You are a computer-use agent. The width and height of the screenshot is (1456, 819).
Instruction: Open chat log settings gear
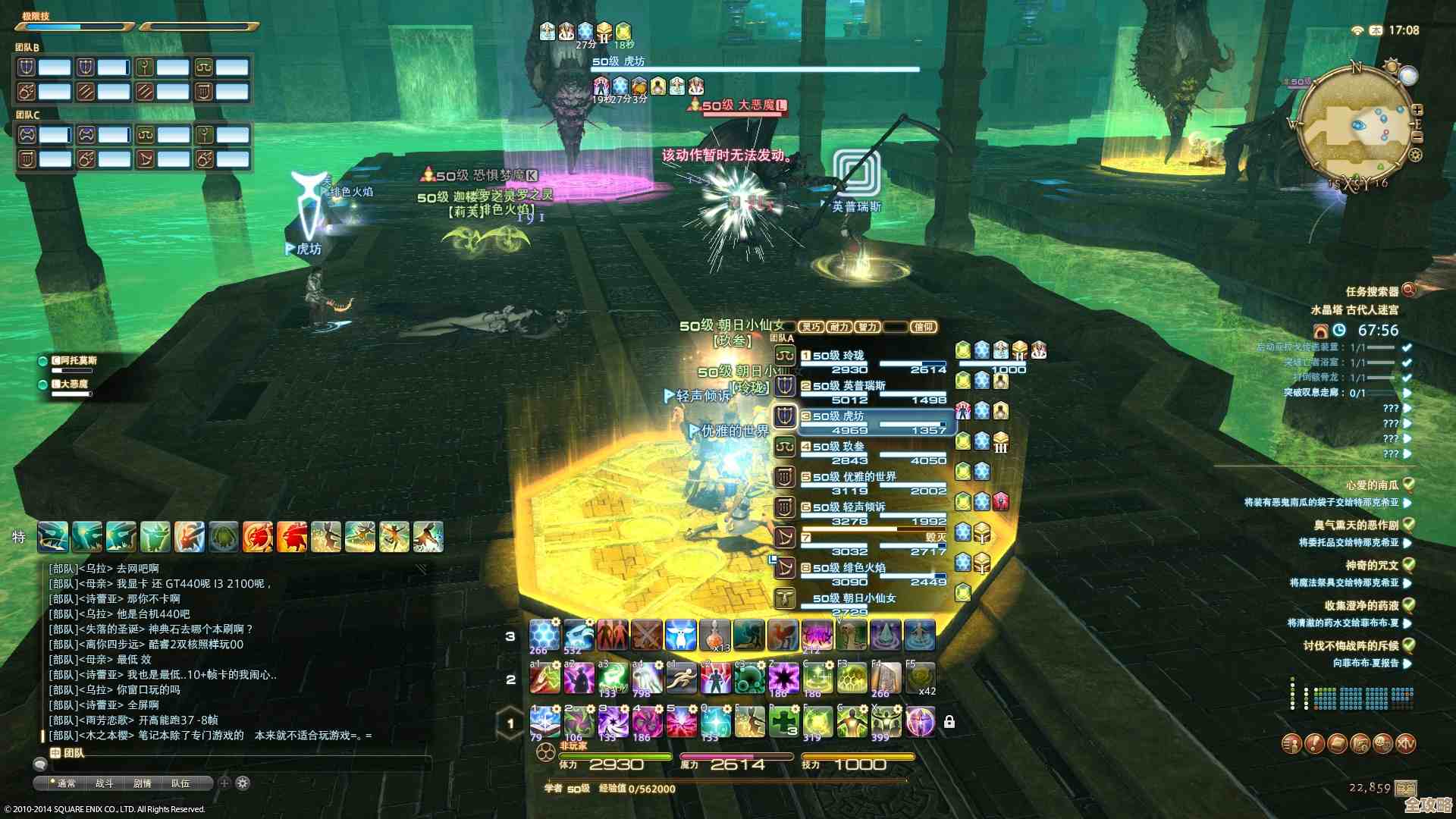(x=243, y=783)
